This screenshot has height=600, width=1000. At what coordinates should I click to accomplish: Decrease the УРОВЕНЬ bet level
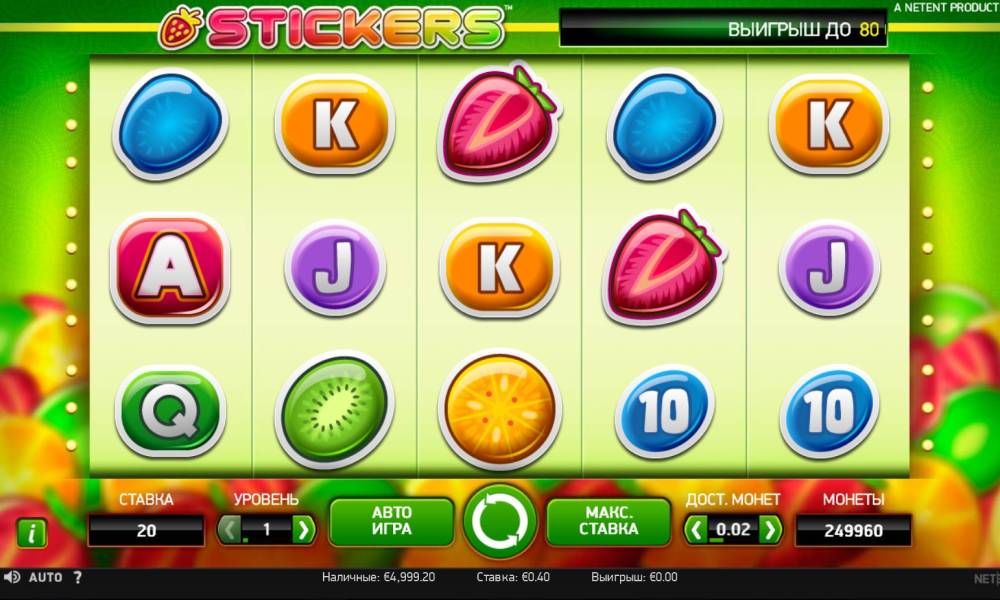pyautogui.click(x=231, y=529)
